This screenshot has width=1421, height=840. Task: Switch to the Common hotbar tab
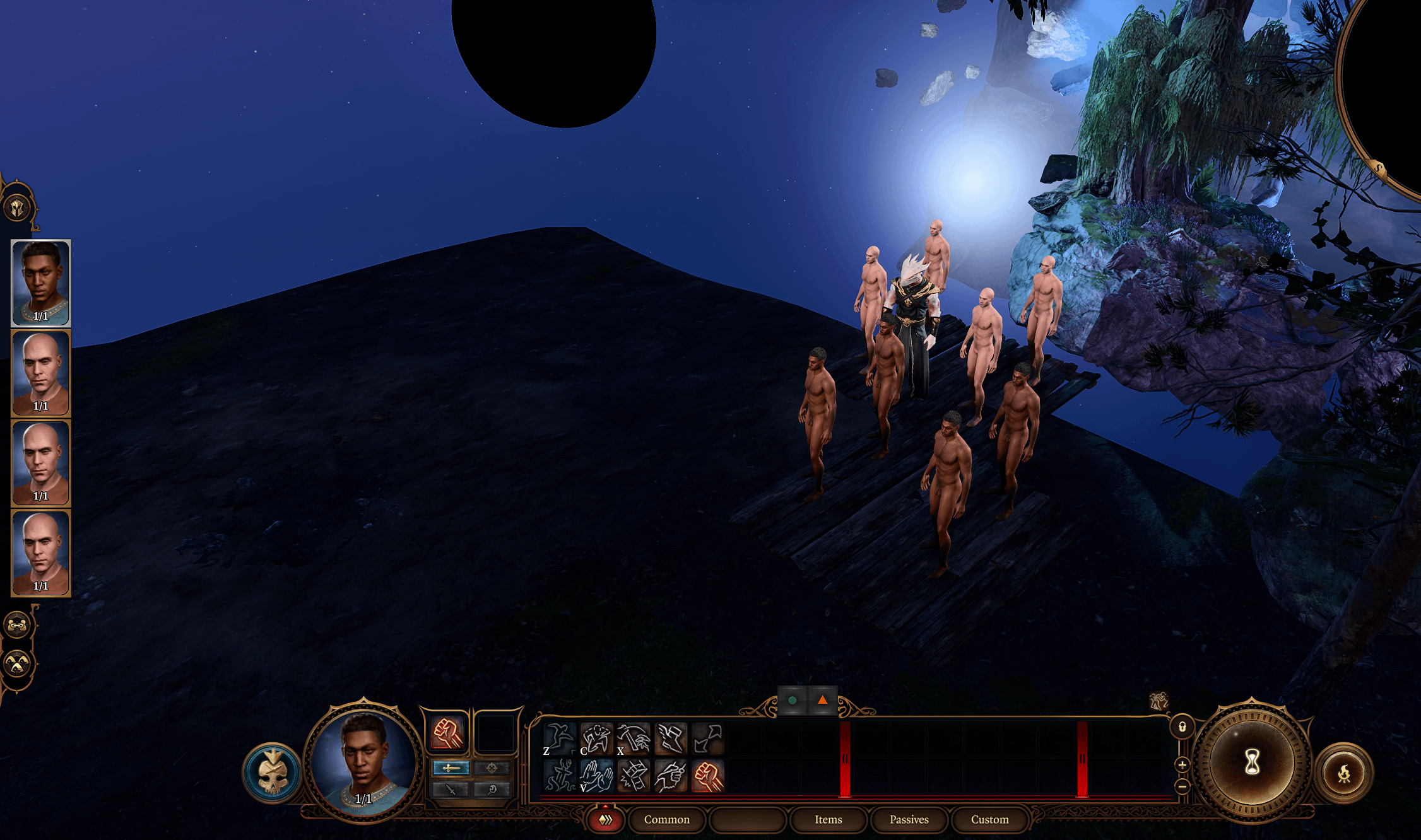point(666,819)
